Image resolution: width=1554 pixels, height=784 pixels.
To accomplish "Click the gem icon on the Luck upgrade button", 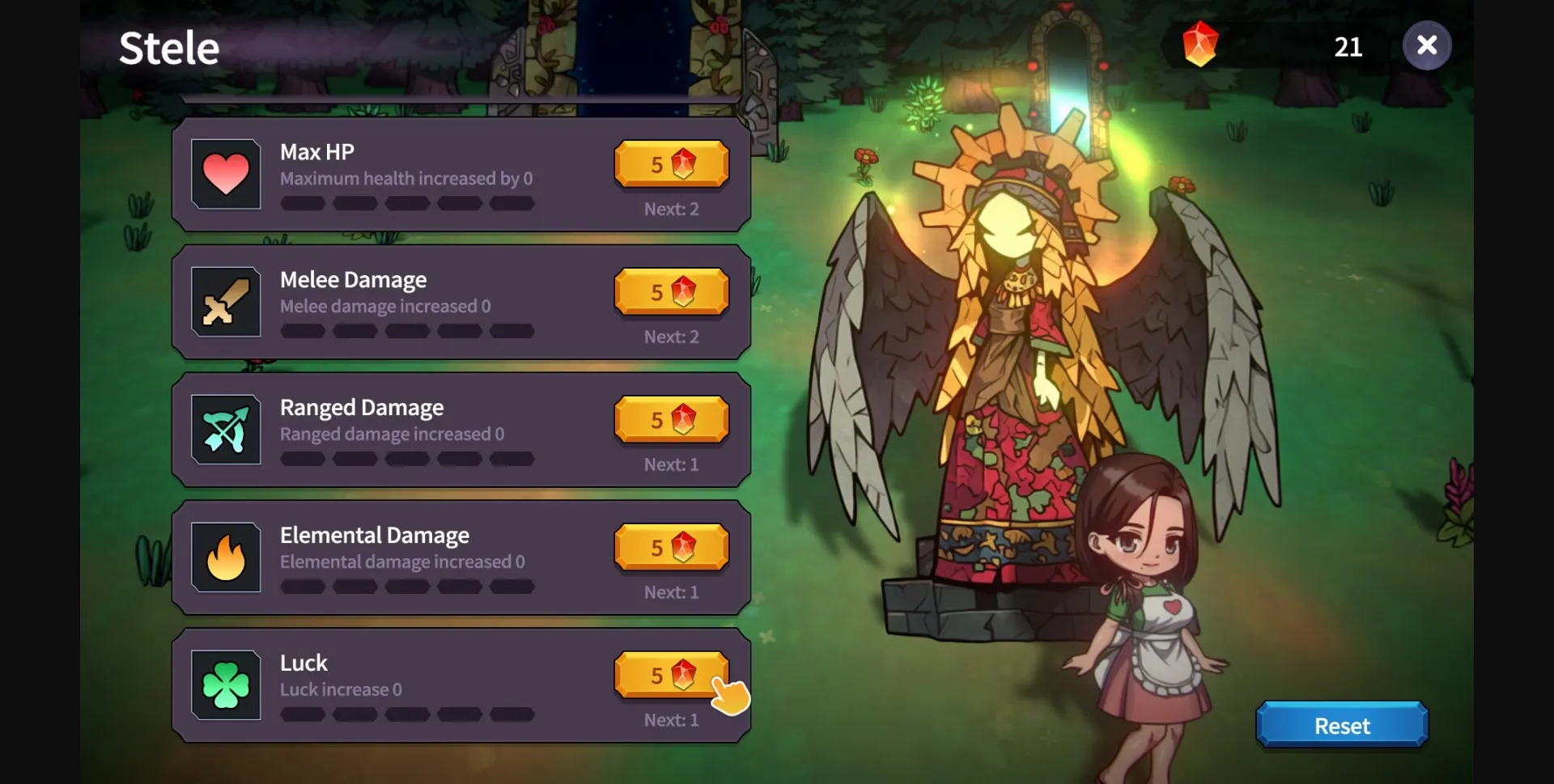I will coord(684,674).
